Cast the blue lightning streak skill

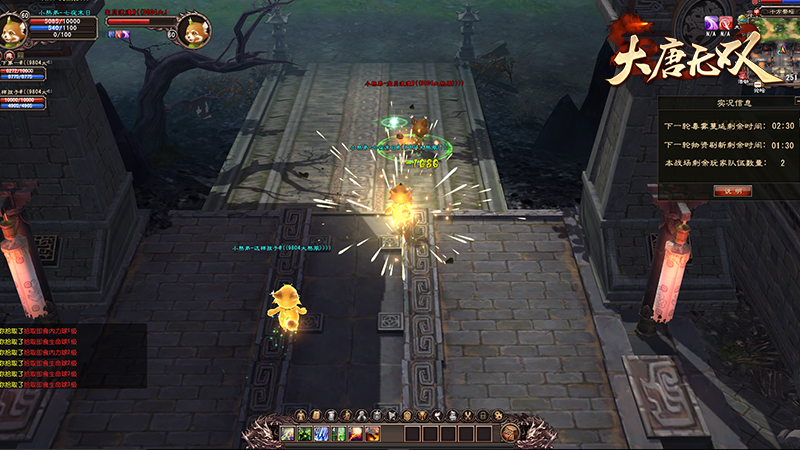tap(321, 433)
